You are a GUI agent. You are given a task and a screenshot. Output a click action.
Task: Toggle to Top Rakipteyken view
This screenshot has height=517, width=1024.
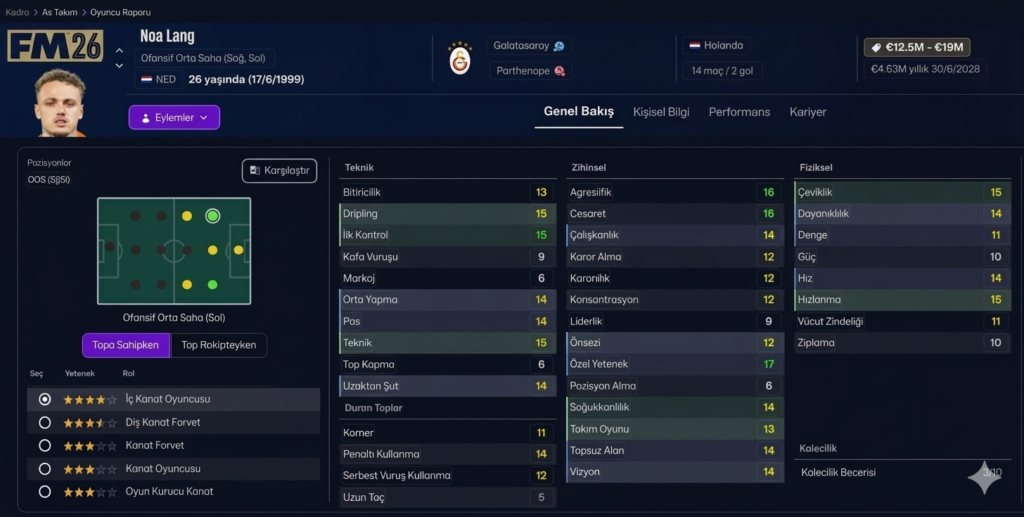[x=218, y=345]
